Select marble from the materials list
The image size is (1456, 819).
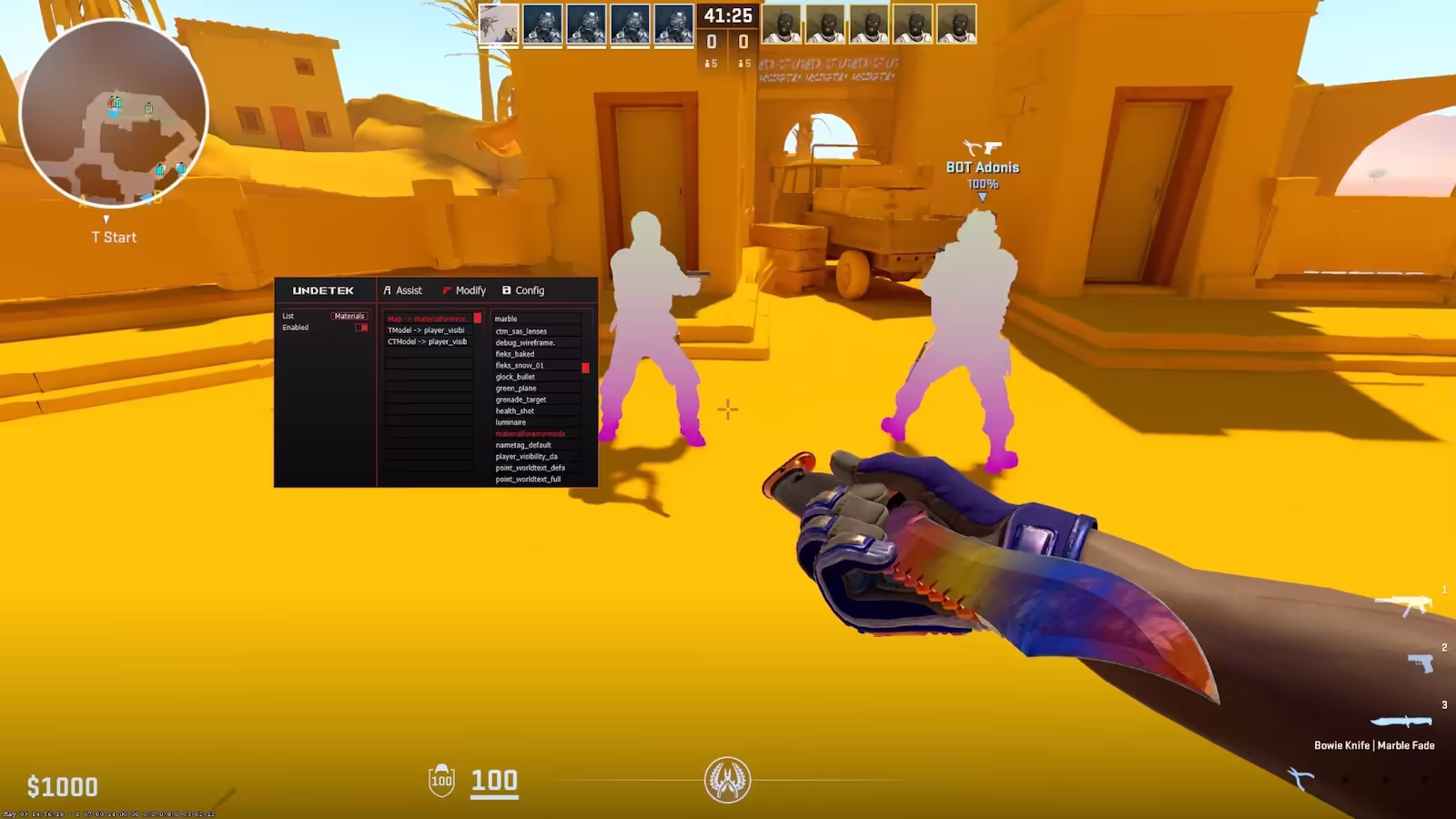point(506,318)
